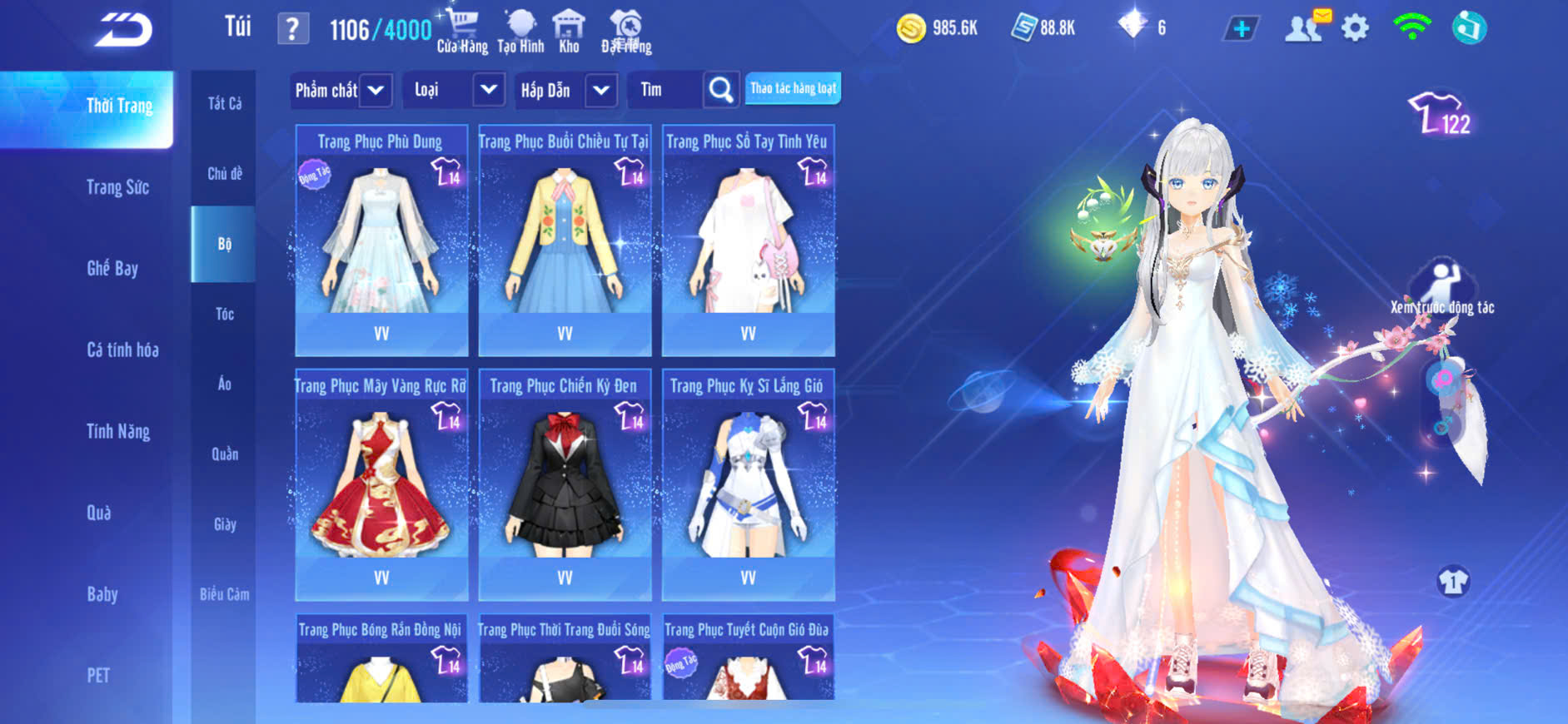Activate Thao tác hàng loạt button

point(793,88)
